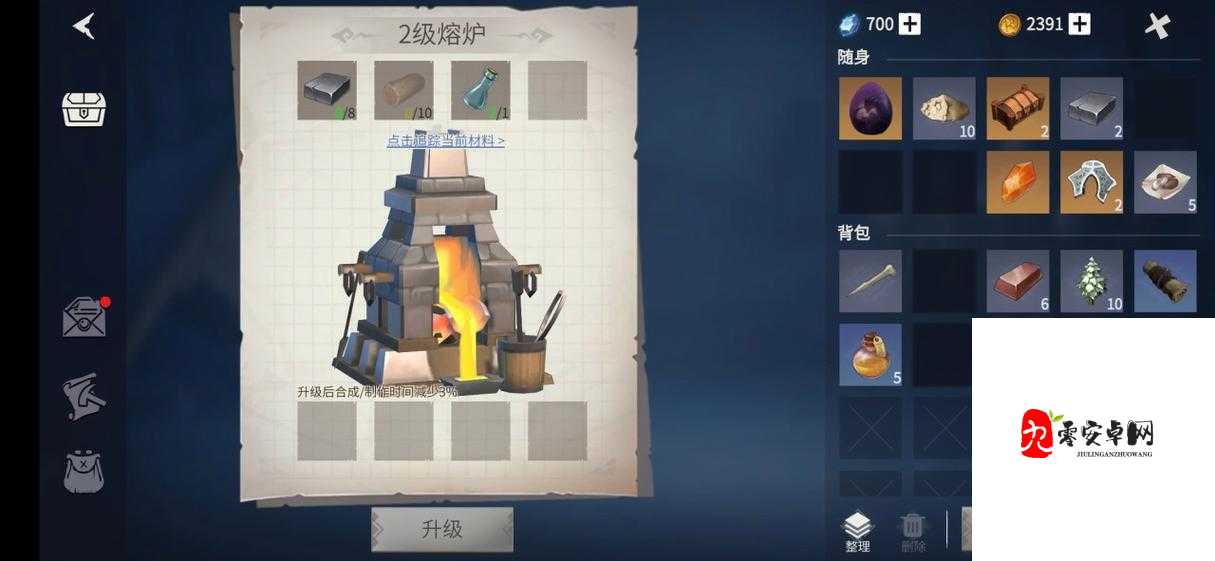Select the orange potion flask item
This screenshot has width=1215, height=561.
pyautogui.click(x=870, y=355)
